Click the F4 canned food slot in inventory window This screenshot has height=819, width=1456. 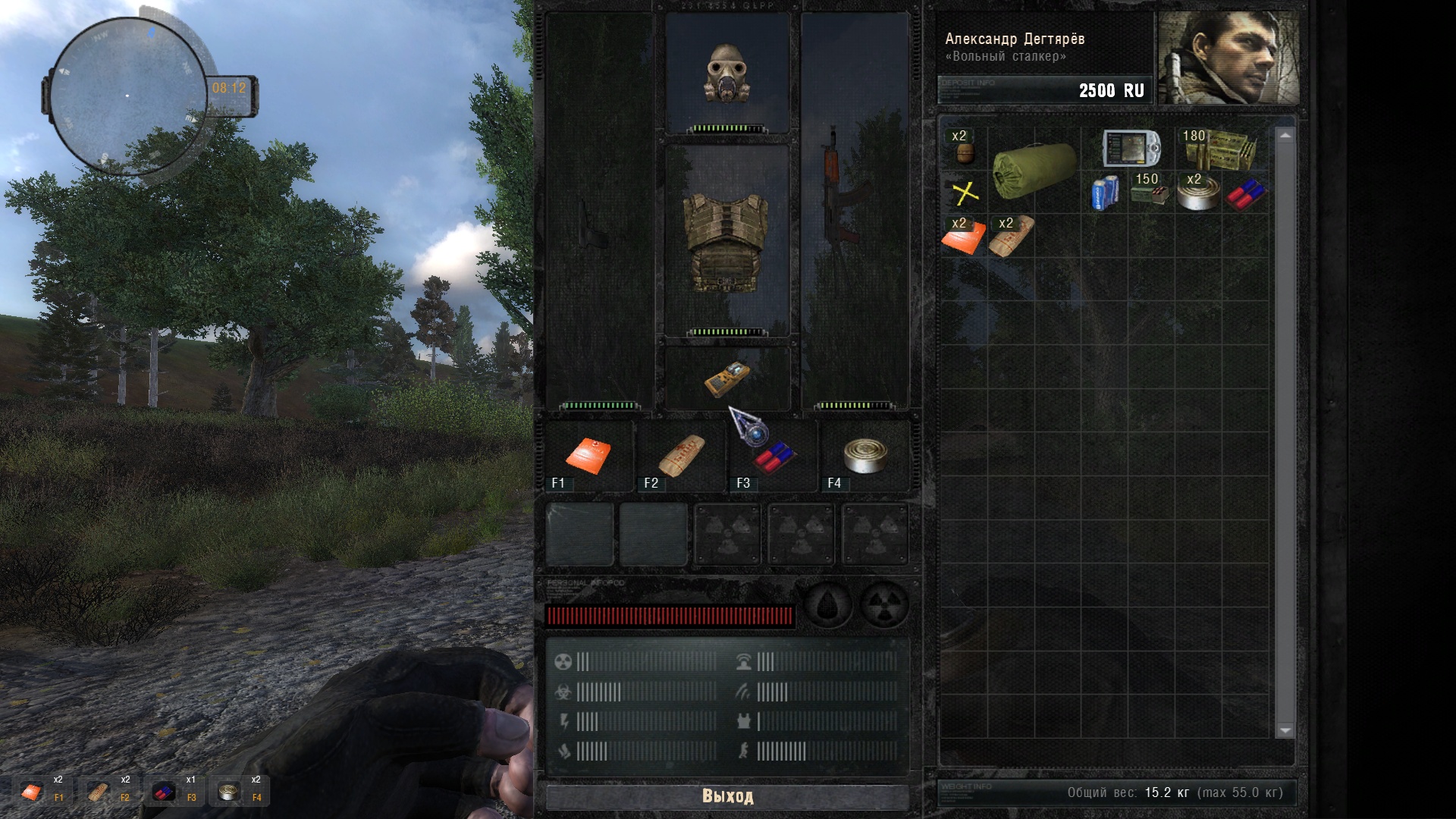click(x=864, y=457)
